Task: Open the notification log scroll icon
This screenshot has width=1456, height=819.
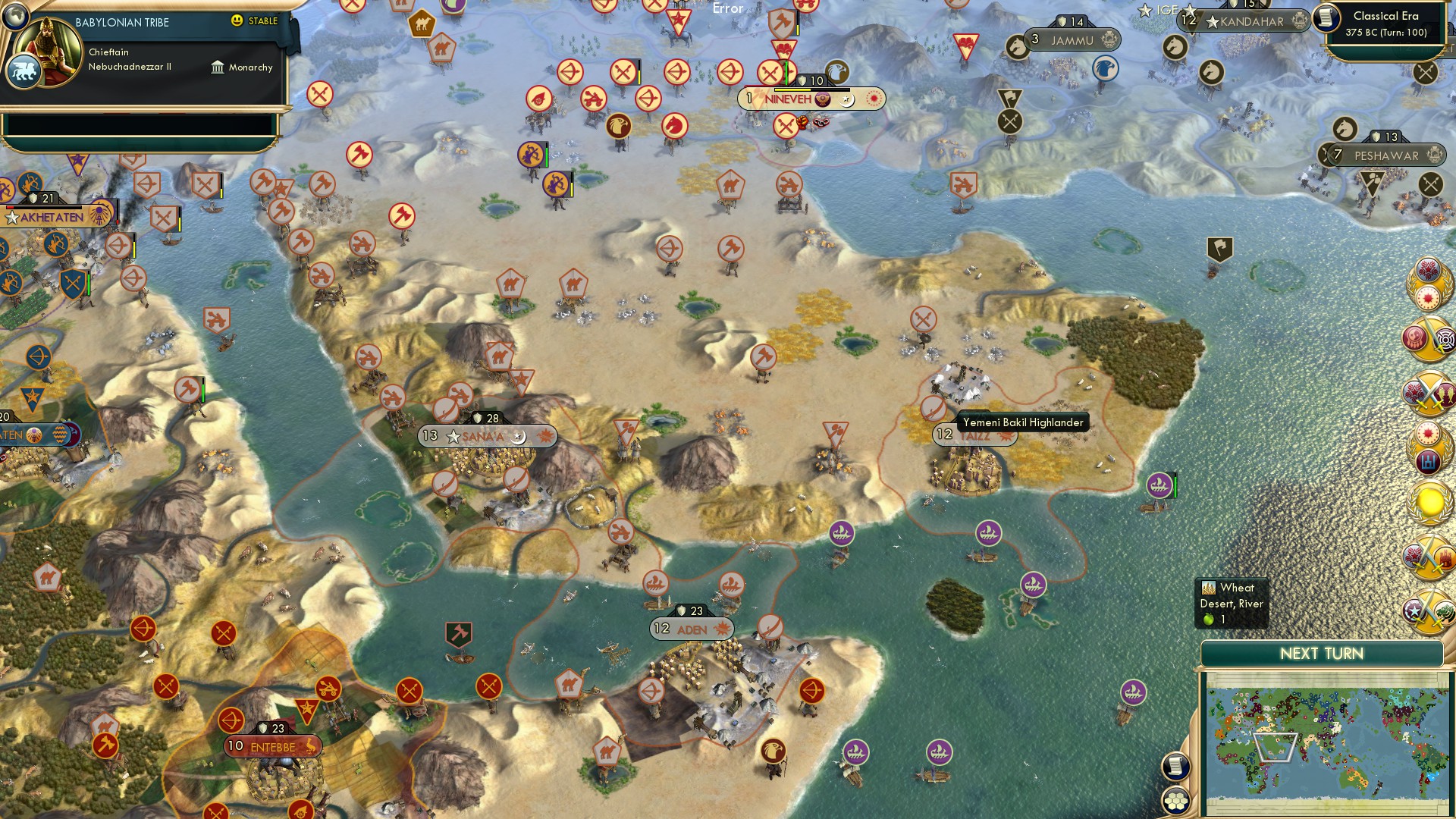Action: click(1175, 767)
